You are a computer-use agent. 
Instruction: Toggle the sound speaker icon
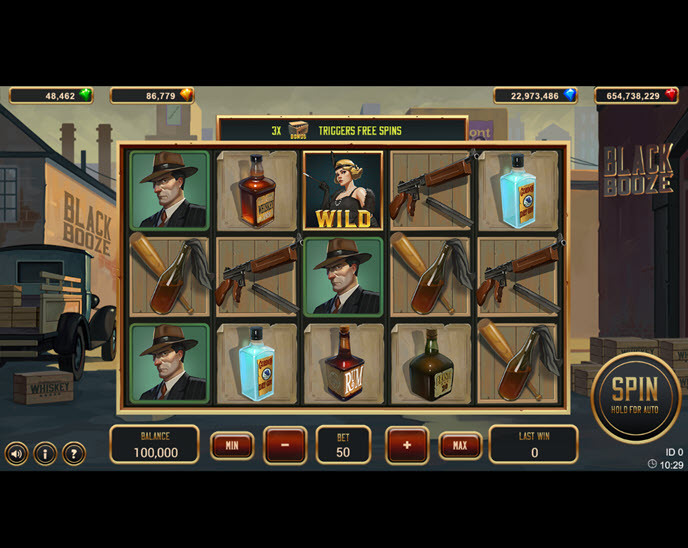point(16,453)
